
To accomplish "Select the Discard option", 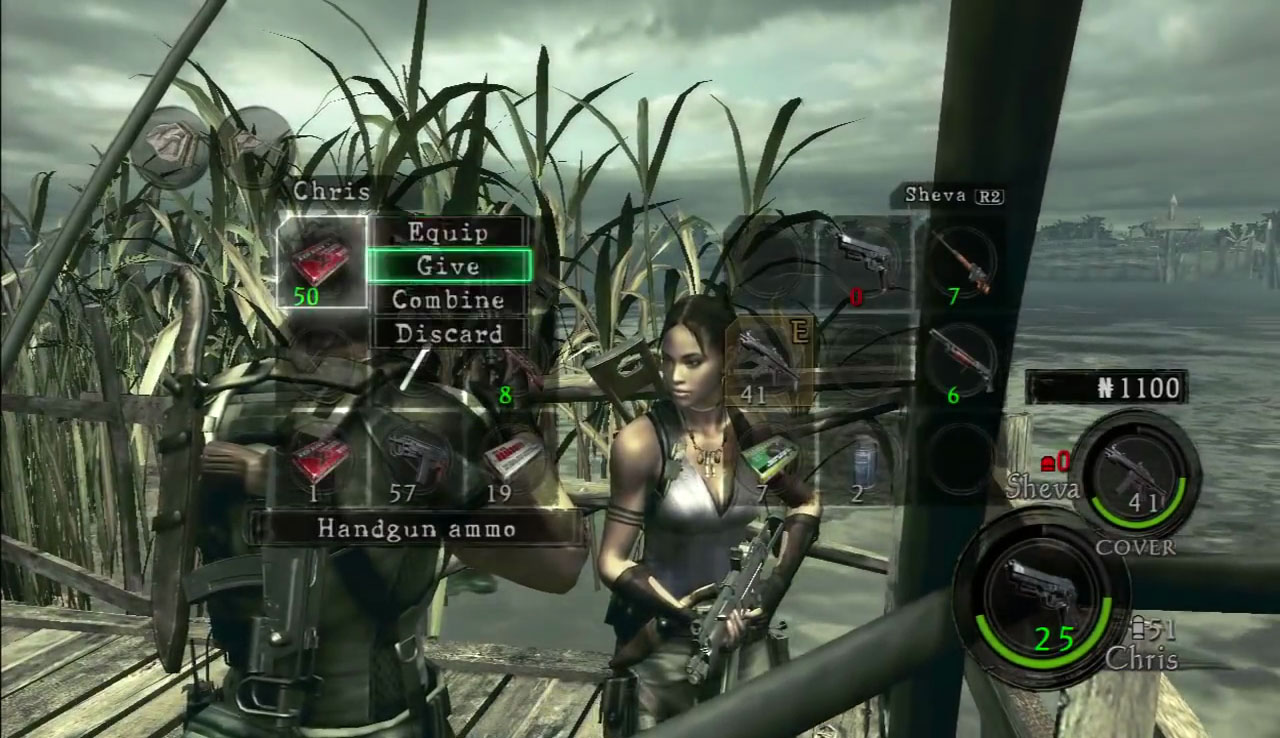I will pos(448,333).
